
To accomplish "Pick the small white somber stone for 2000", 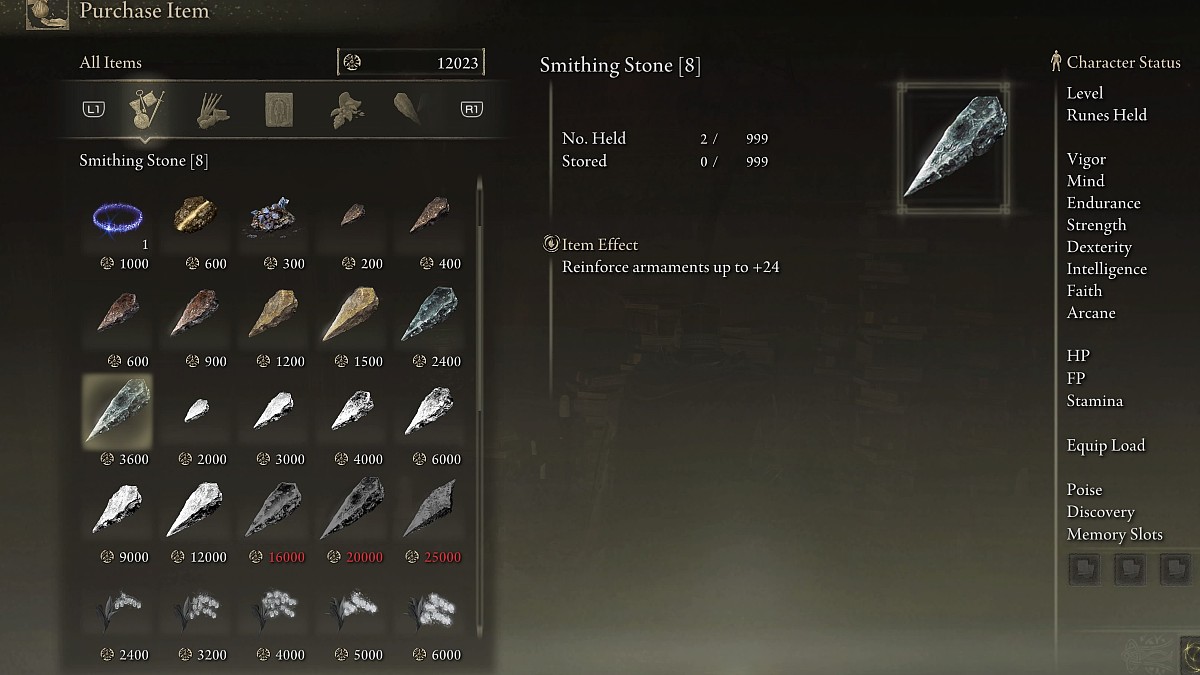I will tap(198, 411).
